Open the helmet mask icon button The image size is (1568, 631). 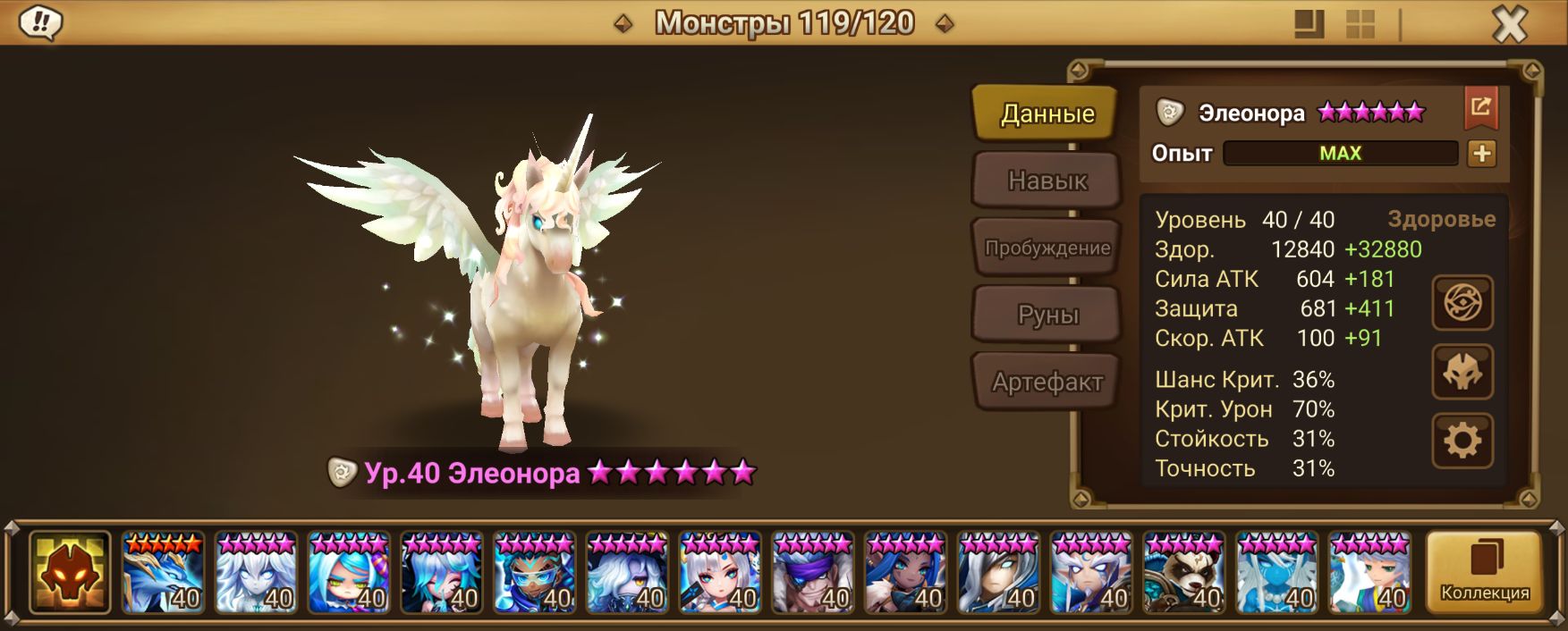(x=1462, y=372)
